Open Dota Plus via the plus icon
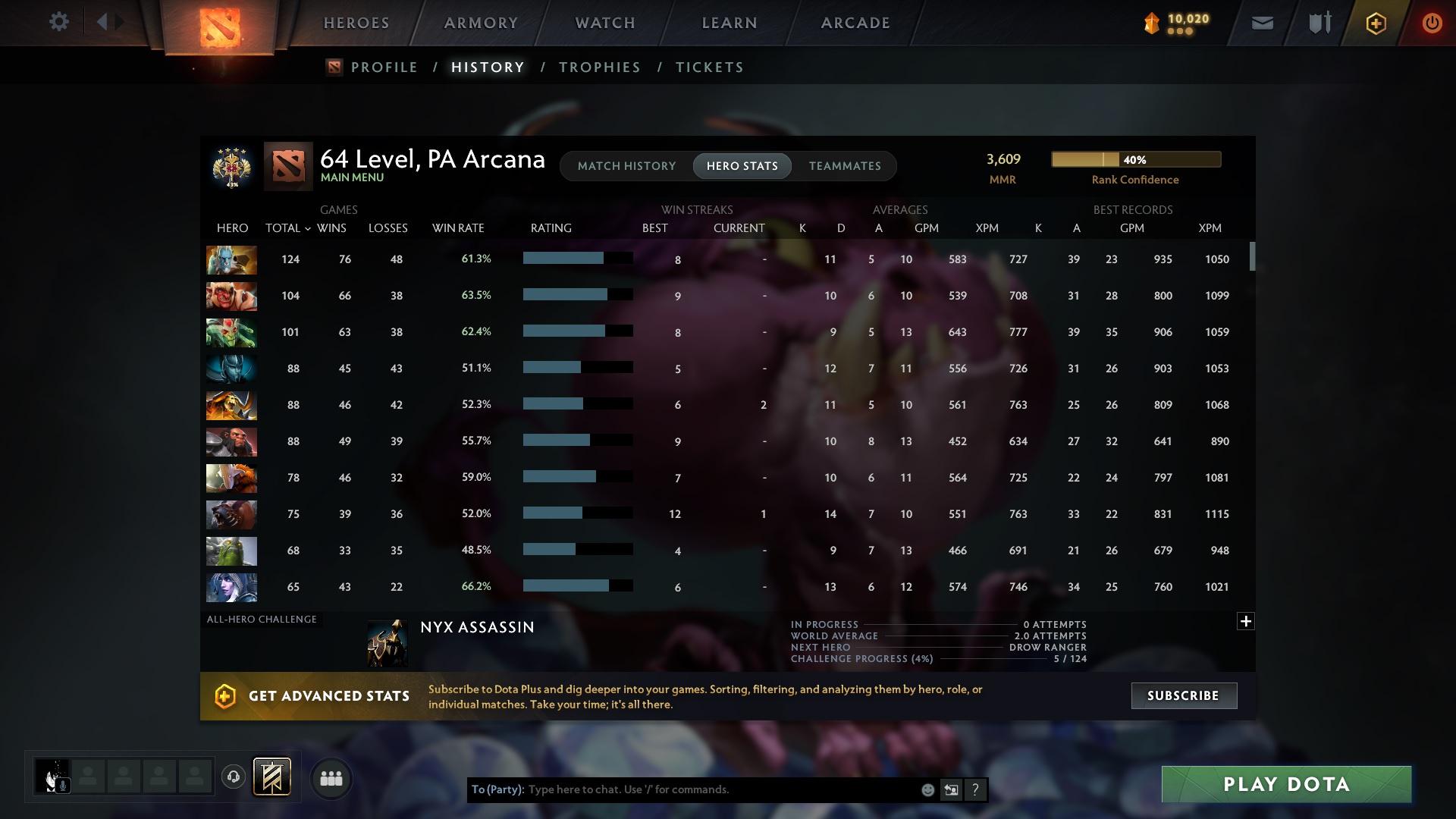 [1376, 23]
